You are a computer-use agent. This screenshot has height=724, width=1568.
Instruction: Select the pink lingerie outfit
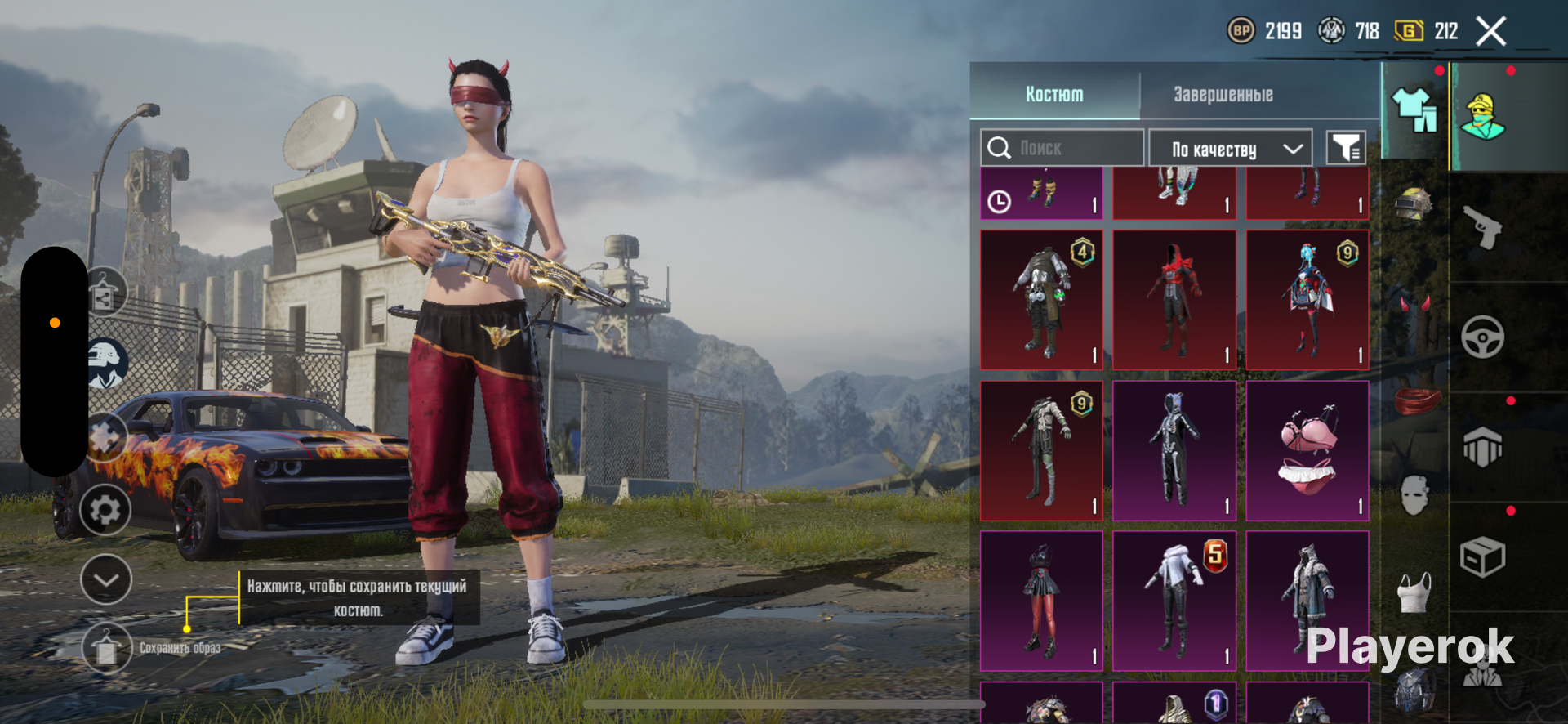[1307, 450]
